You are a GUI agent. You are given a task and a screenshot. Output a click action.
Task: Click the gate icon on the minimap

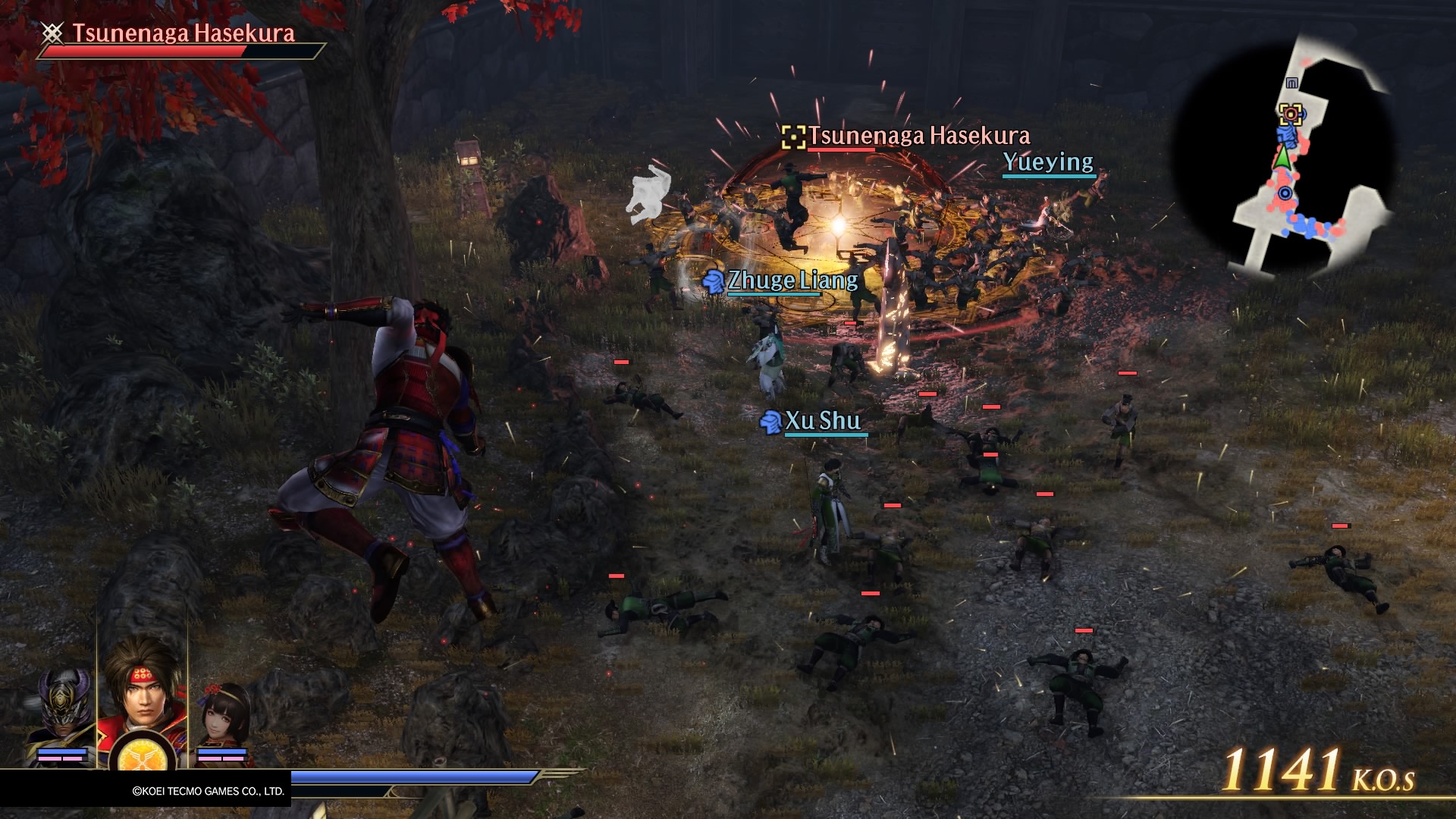coord(1291,82)
